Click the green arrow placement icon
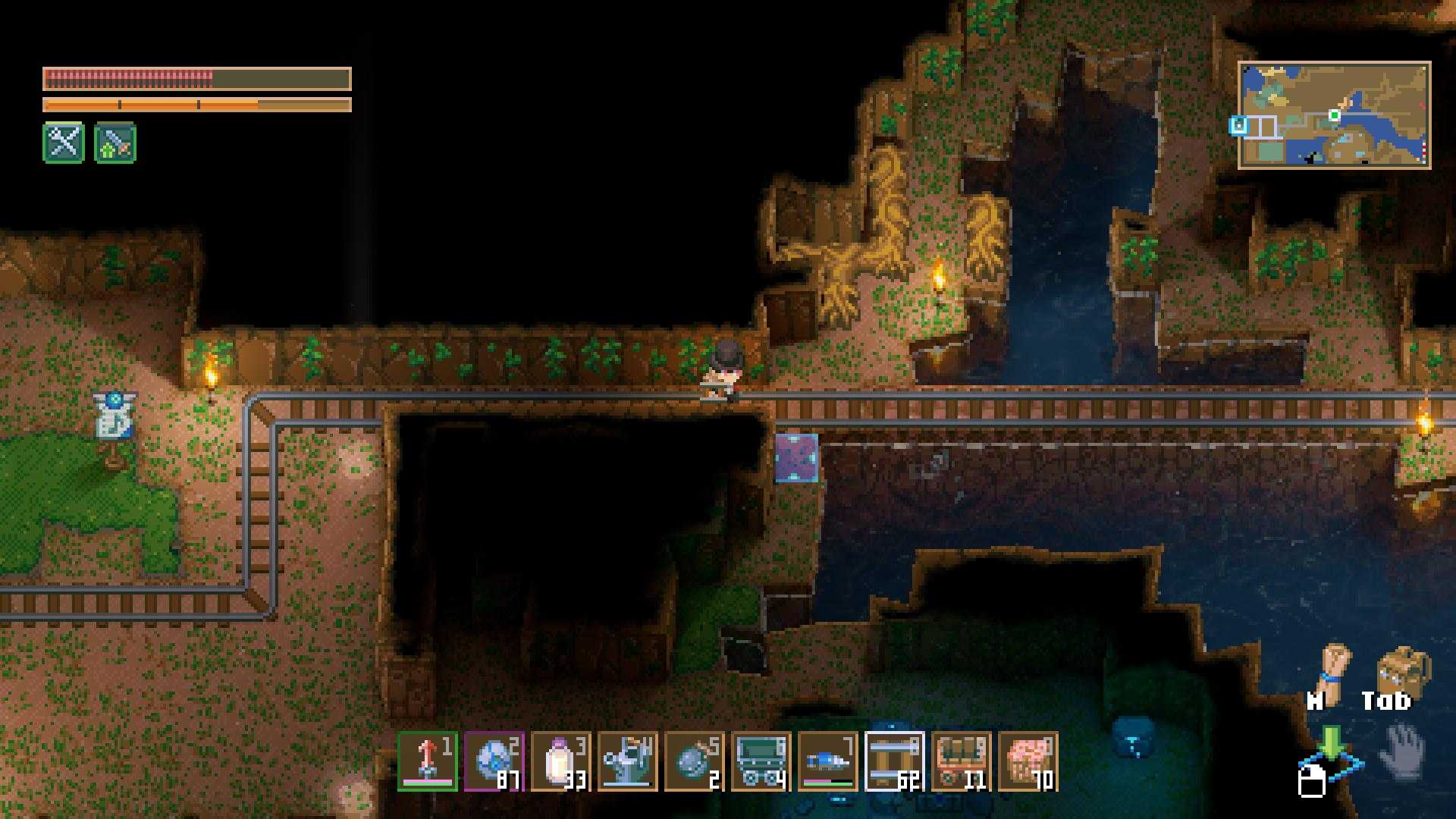Screen dimensions: 1456x819 [x=1331, y=743]
